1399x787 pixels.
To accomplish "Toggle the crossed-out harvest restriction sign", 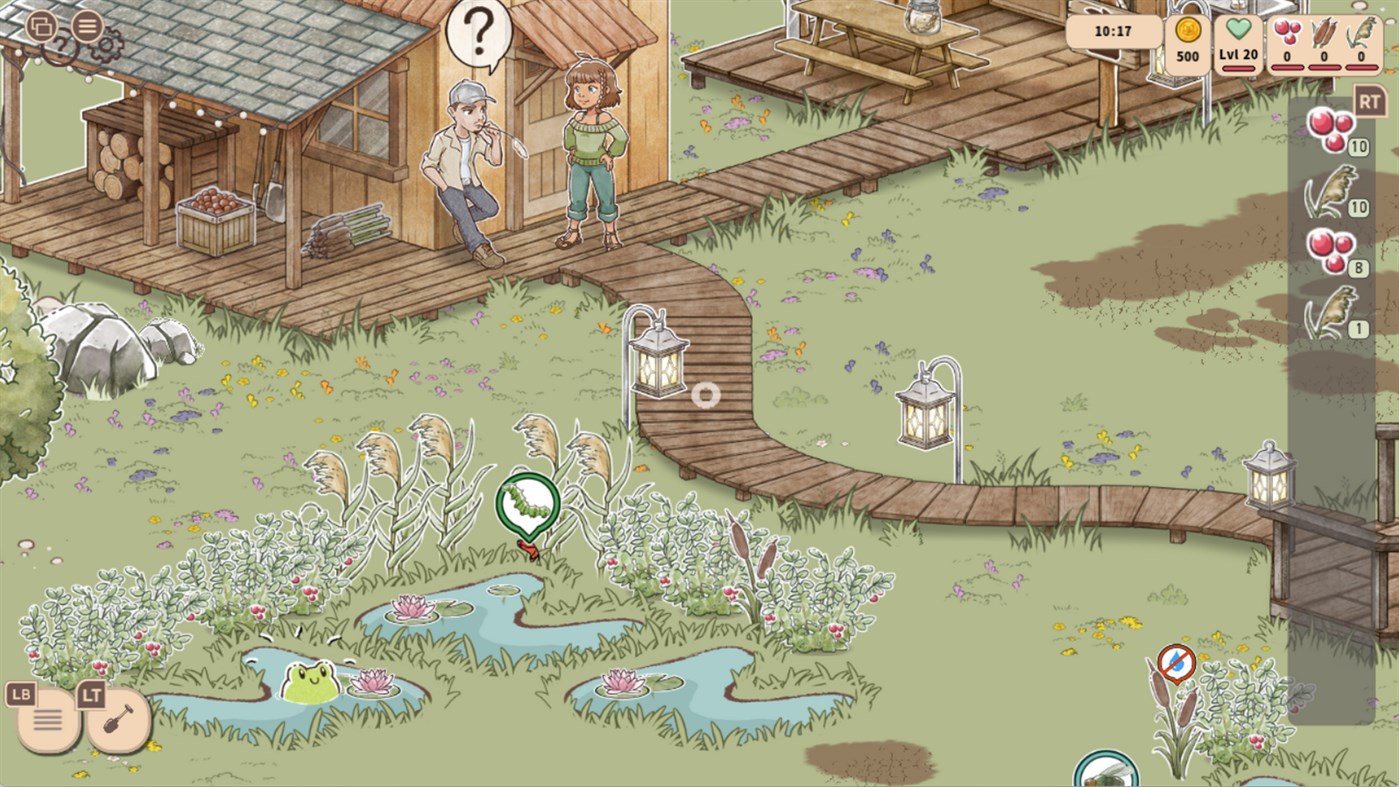I will tap(1179, 660).
